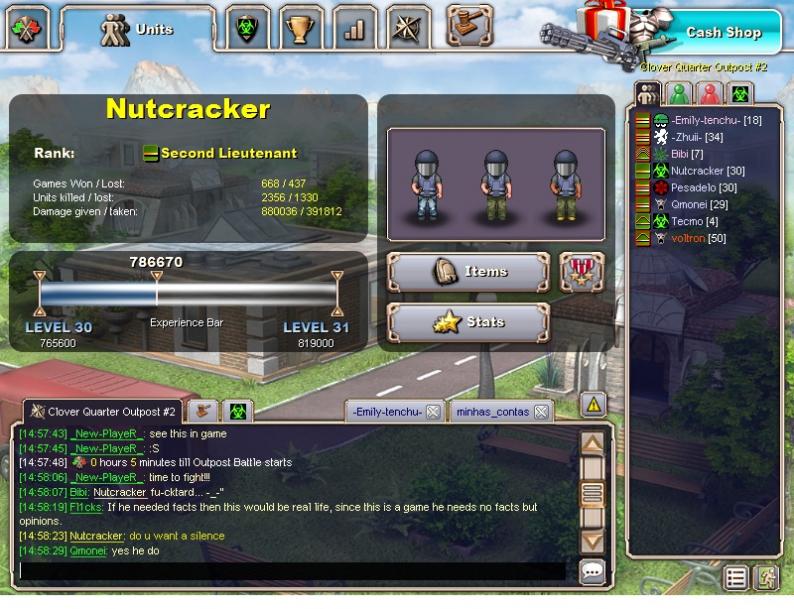The width and height of the screenshot is (794, 609).
Task: View the Stats screen
Action: [469, 322]
